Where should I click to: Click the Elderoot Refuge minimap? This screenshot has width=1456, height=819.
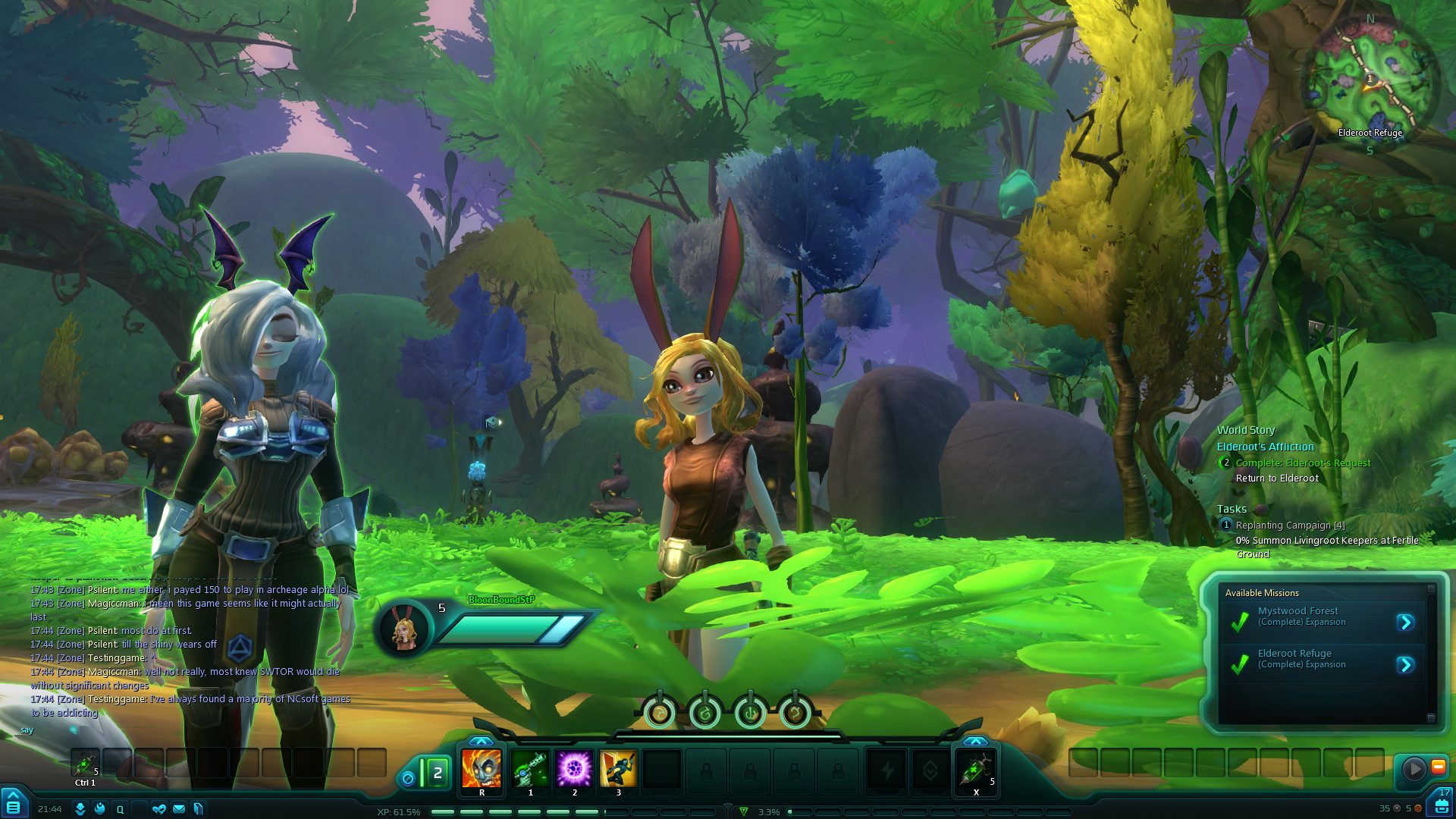pos(1370,81)
